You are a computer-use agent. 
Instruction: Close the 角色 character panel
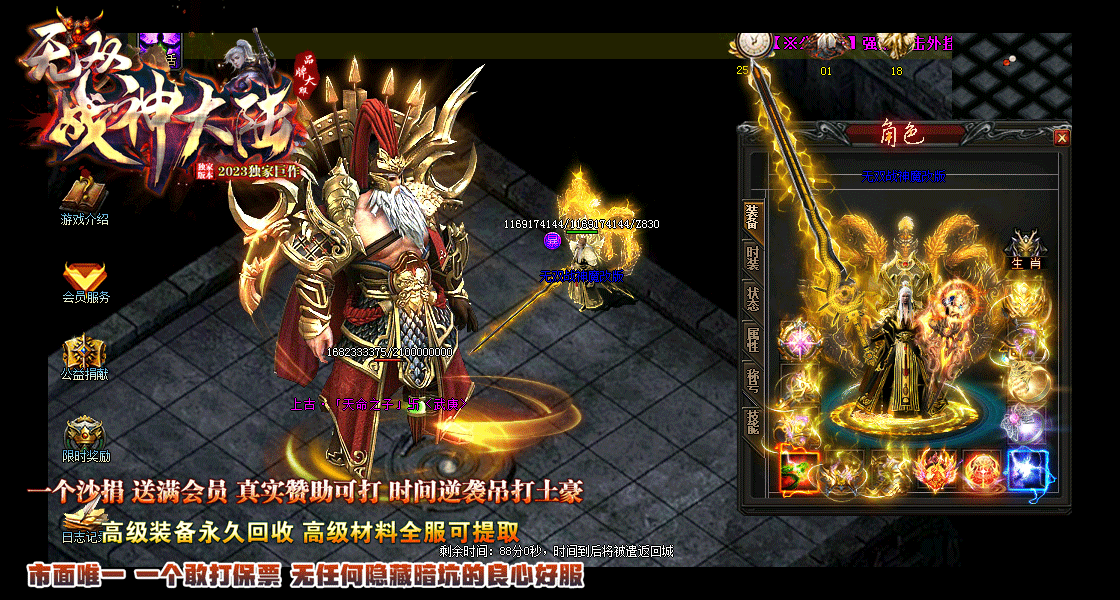pyautogui.click(x=1061, y=137)
